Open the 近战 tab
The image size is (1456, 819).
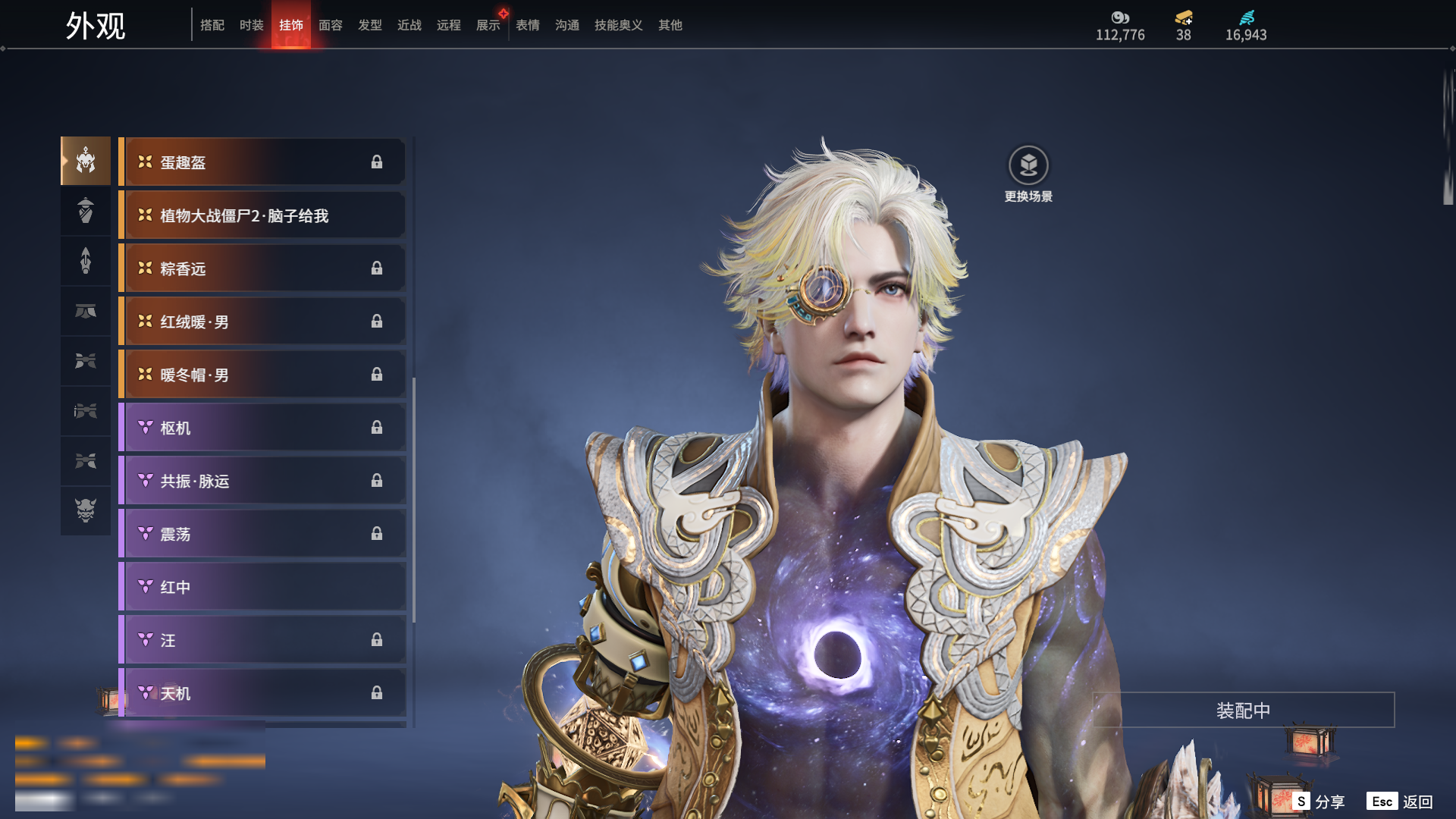(409, 25)
